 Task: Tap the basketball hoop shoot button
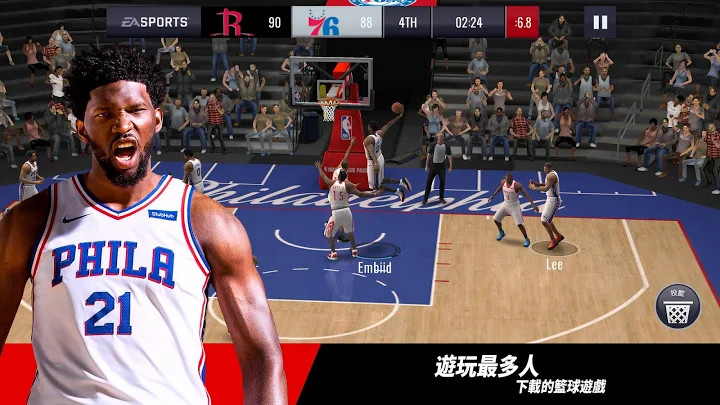pyautogui.click(x=678, y=305)
